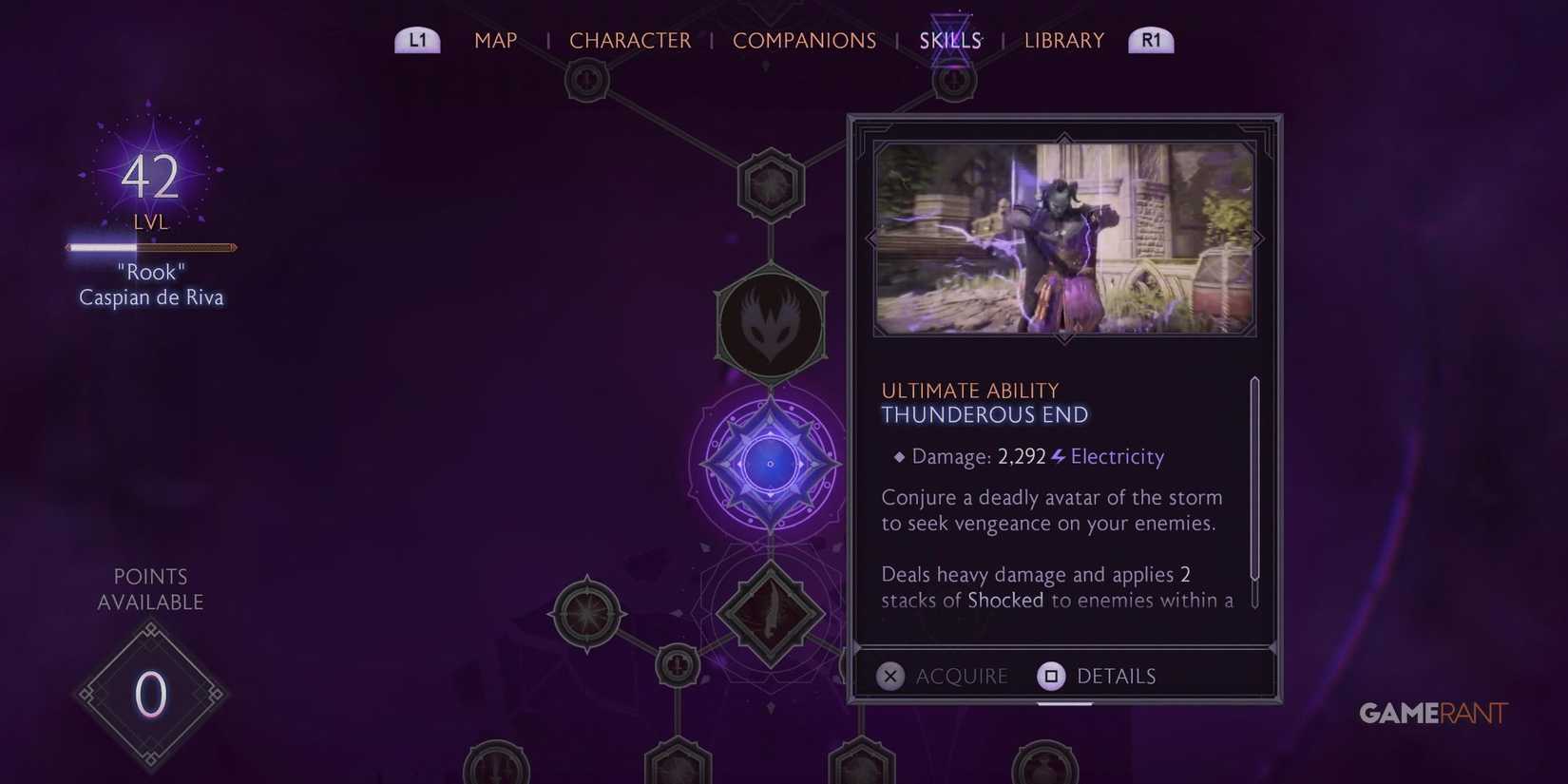Image resolution: width=1568 pixels, height=784 pixels.
Task: Select the Points Available diamond showing zero
Action: (150, 694)
